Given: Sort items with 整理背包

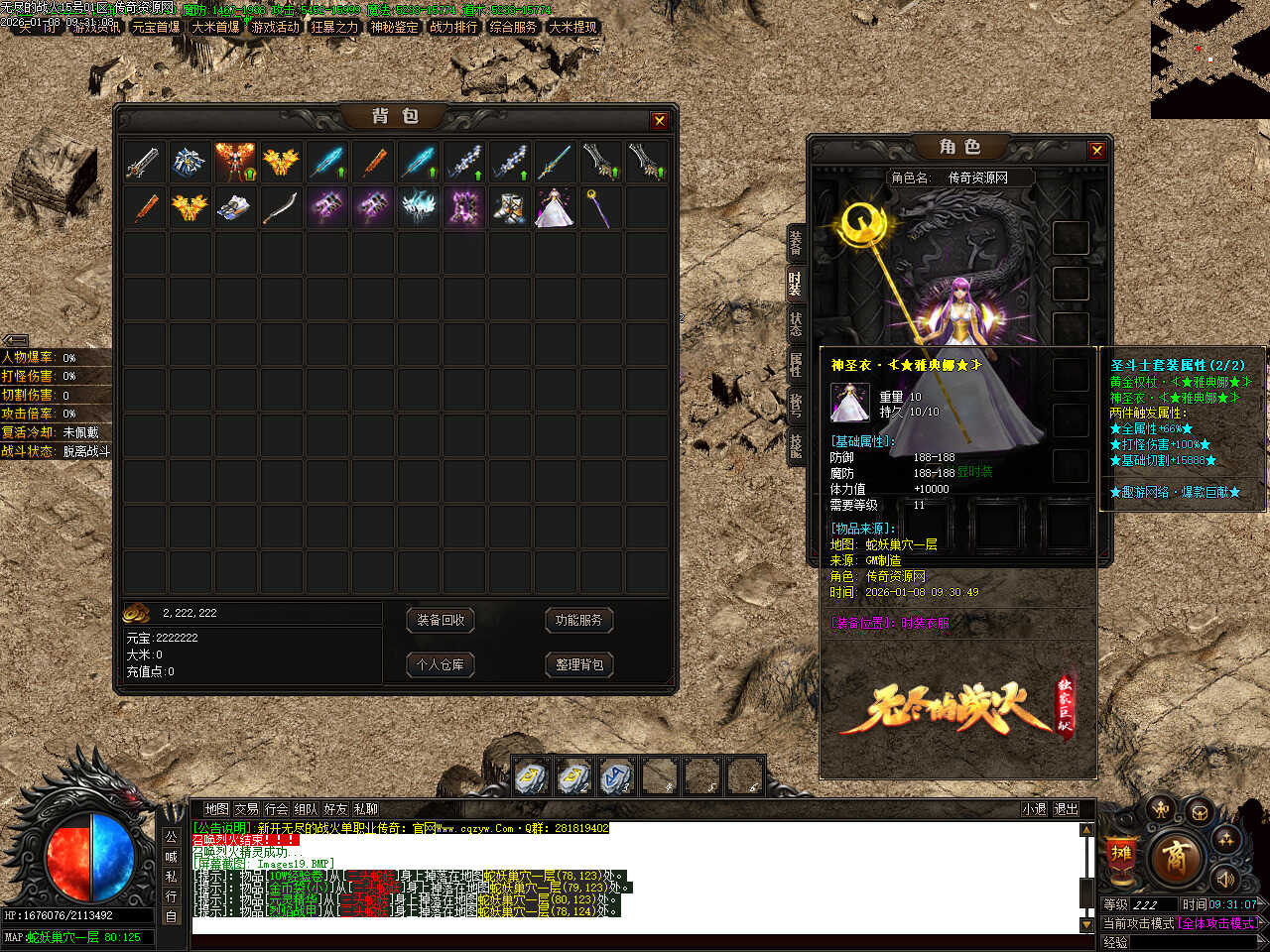Looking at the screenshot, I should click(578, 664).
